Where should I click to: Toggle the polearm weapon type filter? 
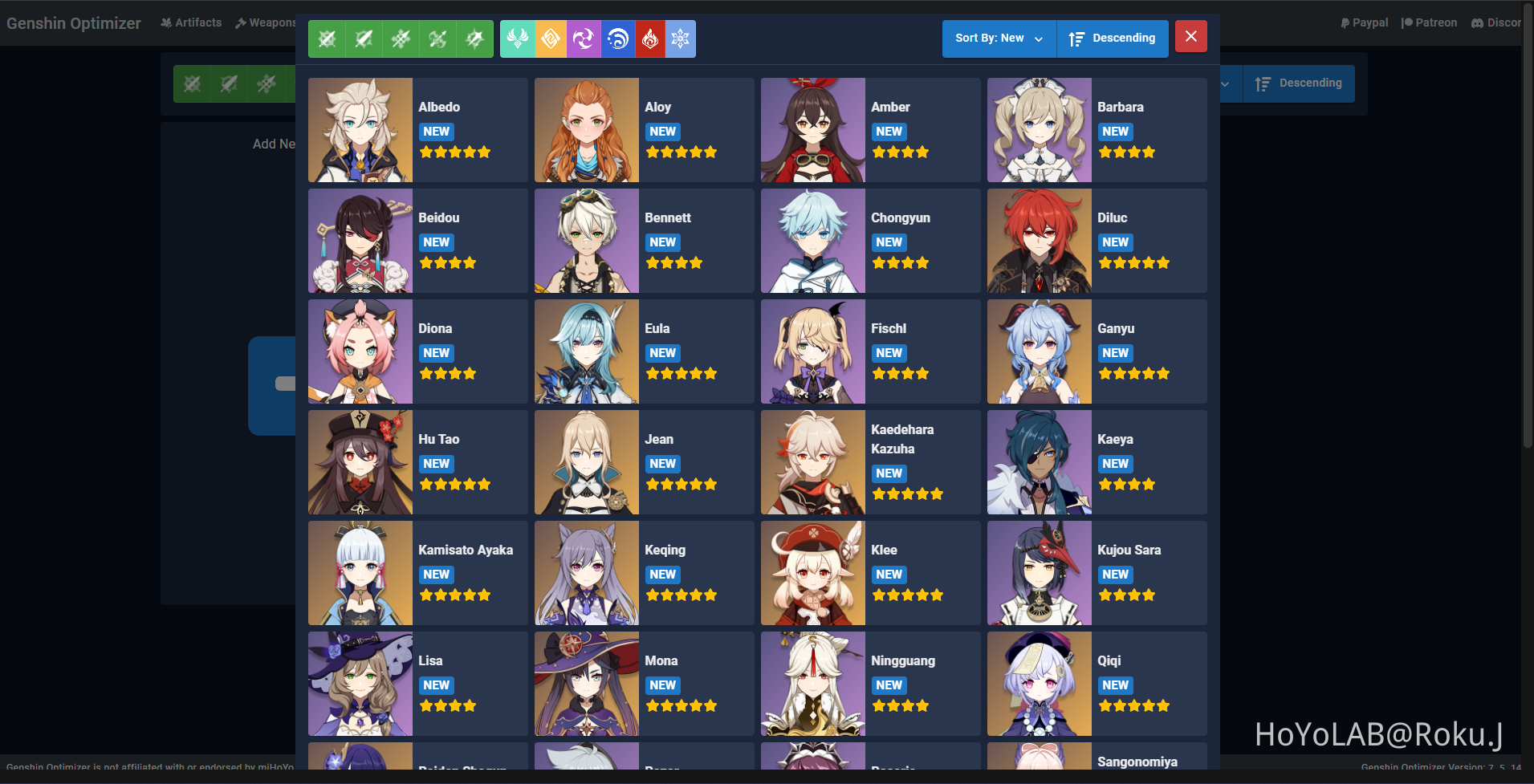(x=401, y=39)
